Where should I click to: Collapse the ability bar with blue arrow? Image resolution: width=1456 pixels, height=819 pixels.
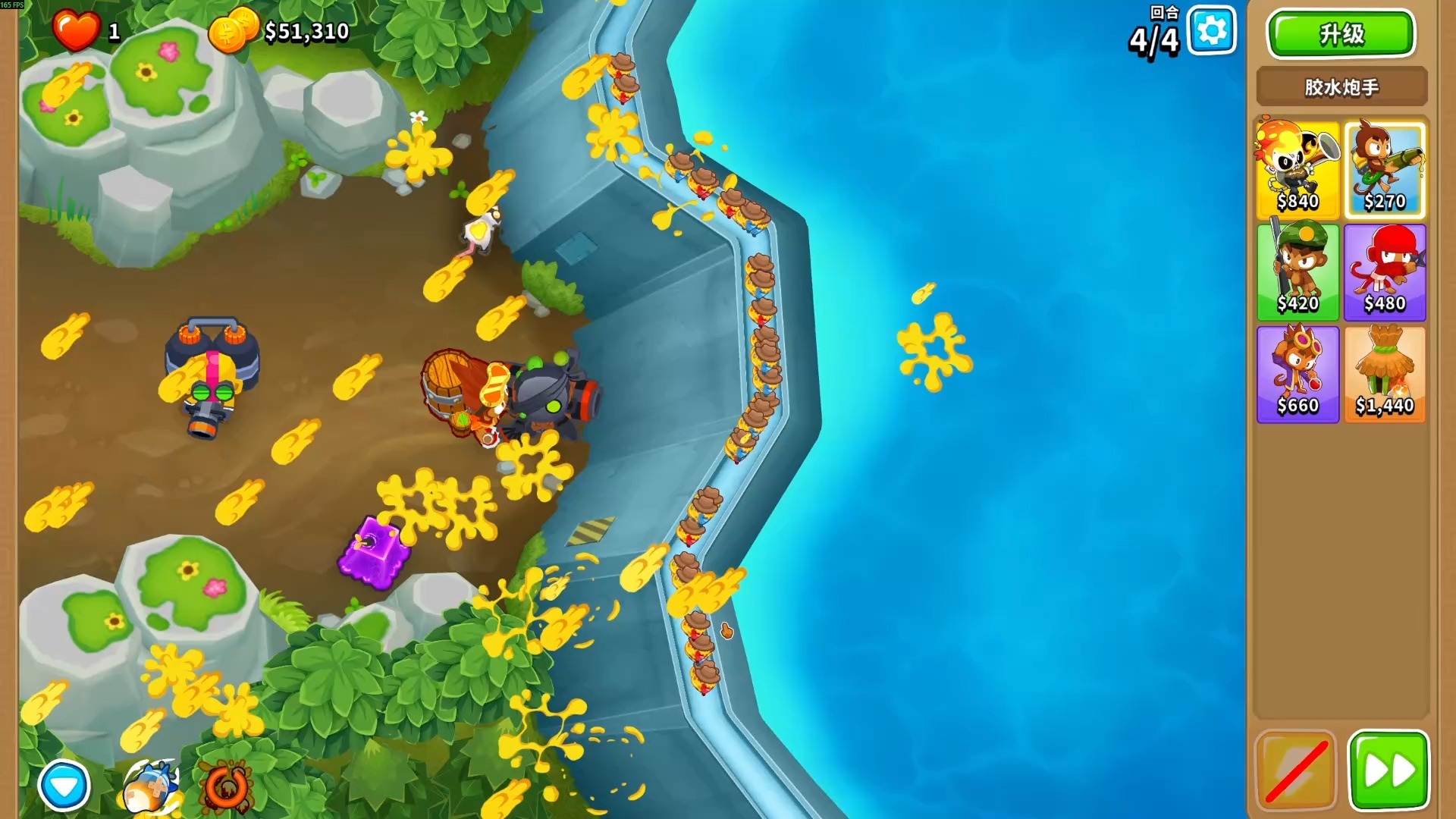64,785
